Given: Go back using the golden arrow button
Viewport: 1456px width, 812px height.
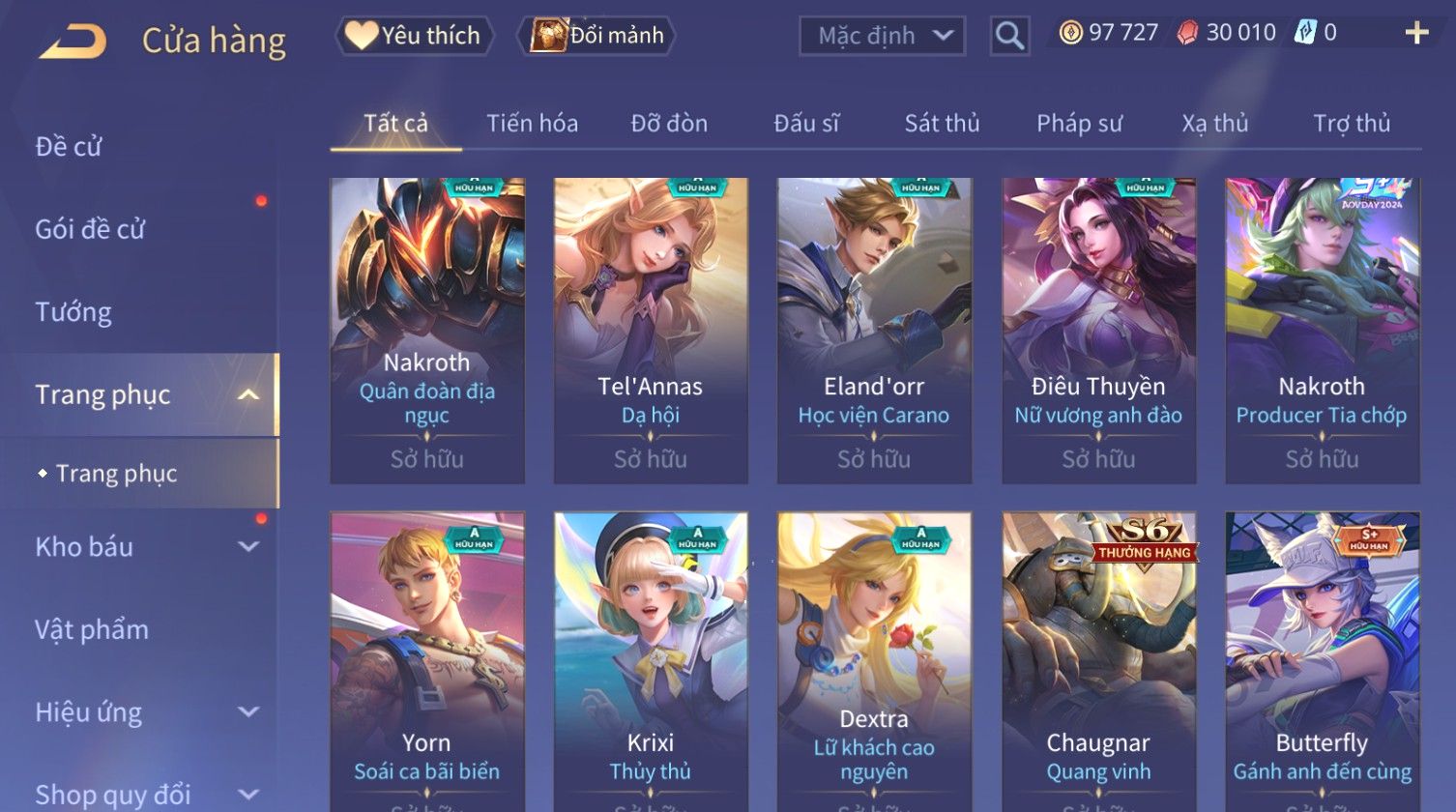Looking at the screenshot, I should pos(73,41).
